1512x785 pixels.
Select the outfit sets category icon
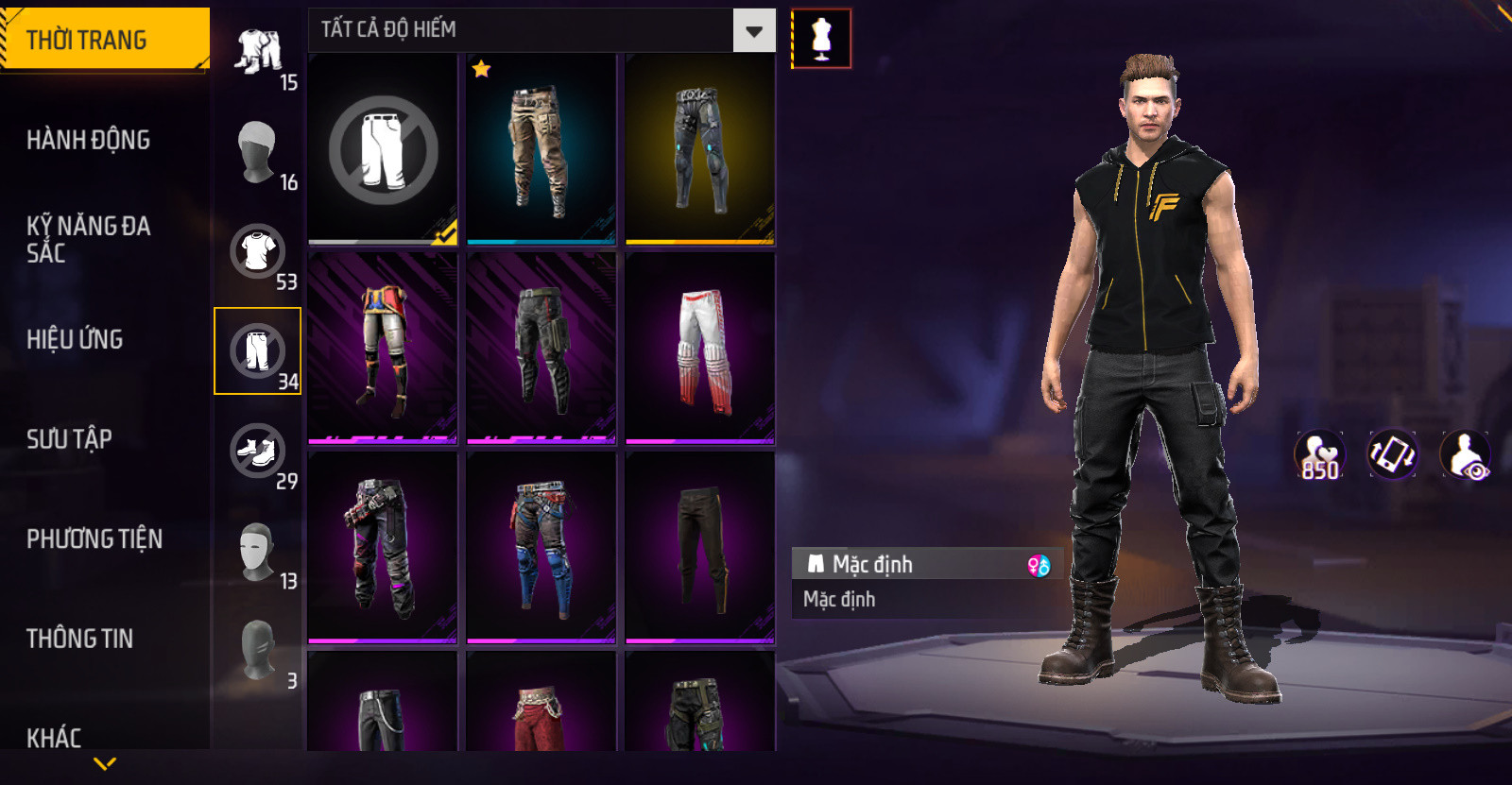[x=258, y=52]
